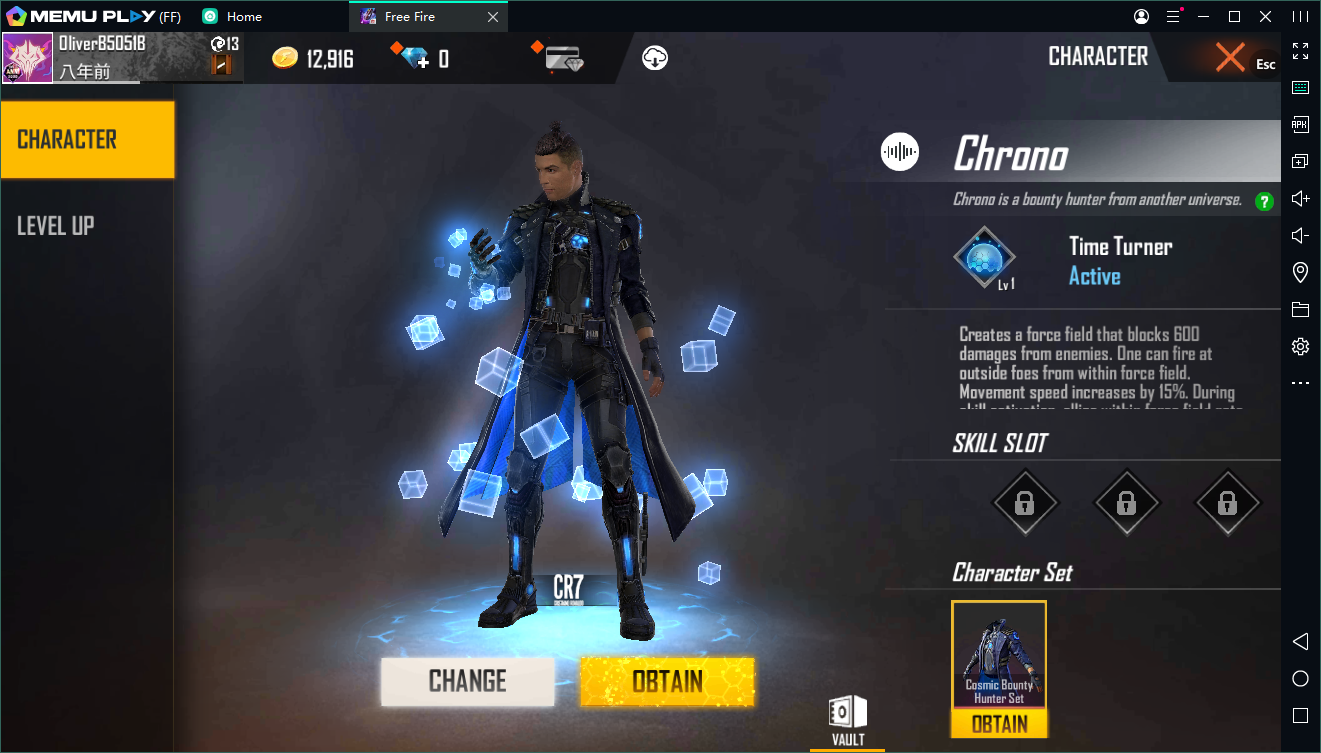1321x753 pixels.
Task: Play Chrono's voice clip sound icon
Action: coord(900,152)
